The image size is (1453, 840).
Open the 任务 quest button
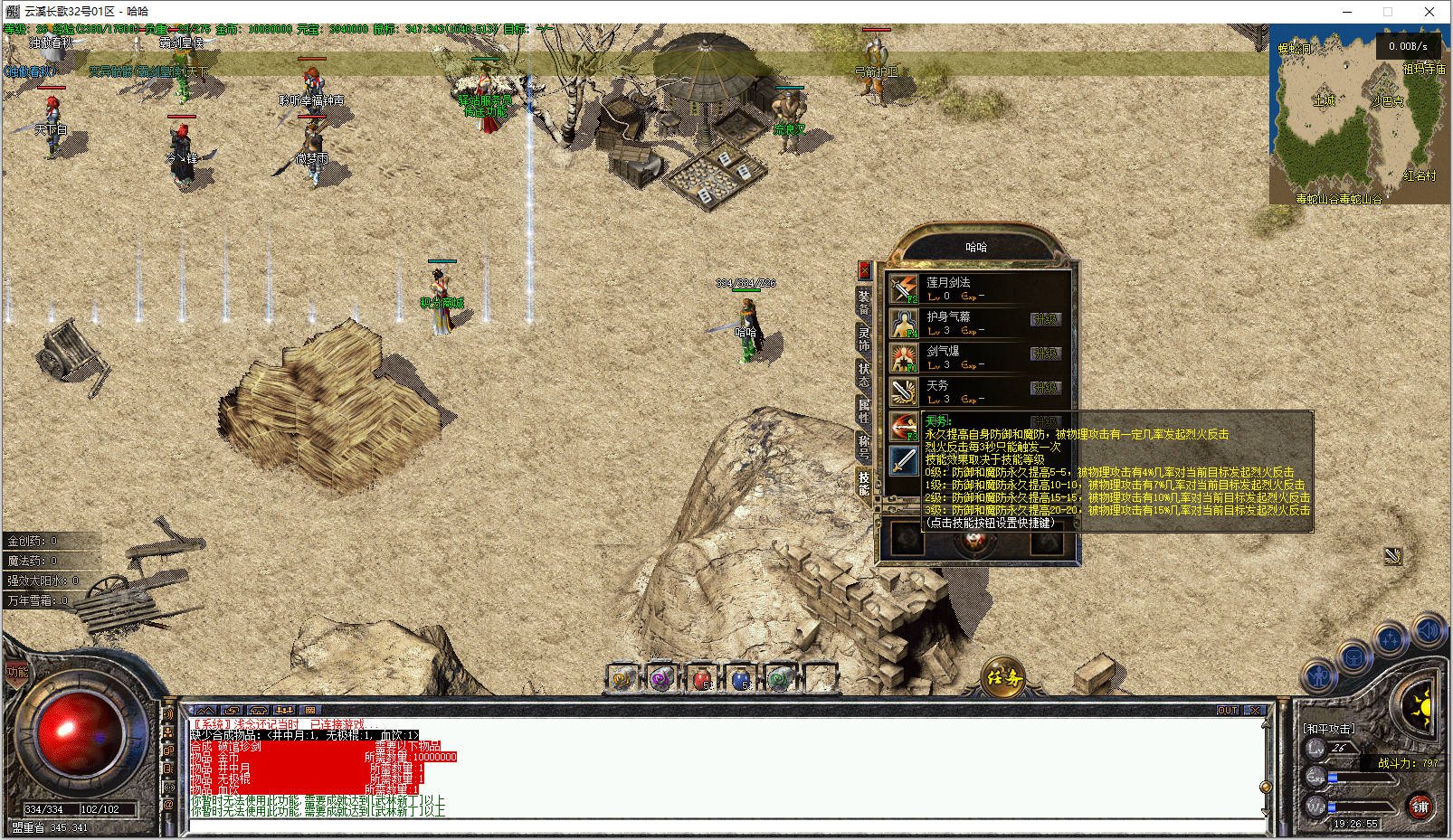(1003, 677)
